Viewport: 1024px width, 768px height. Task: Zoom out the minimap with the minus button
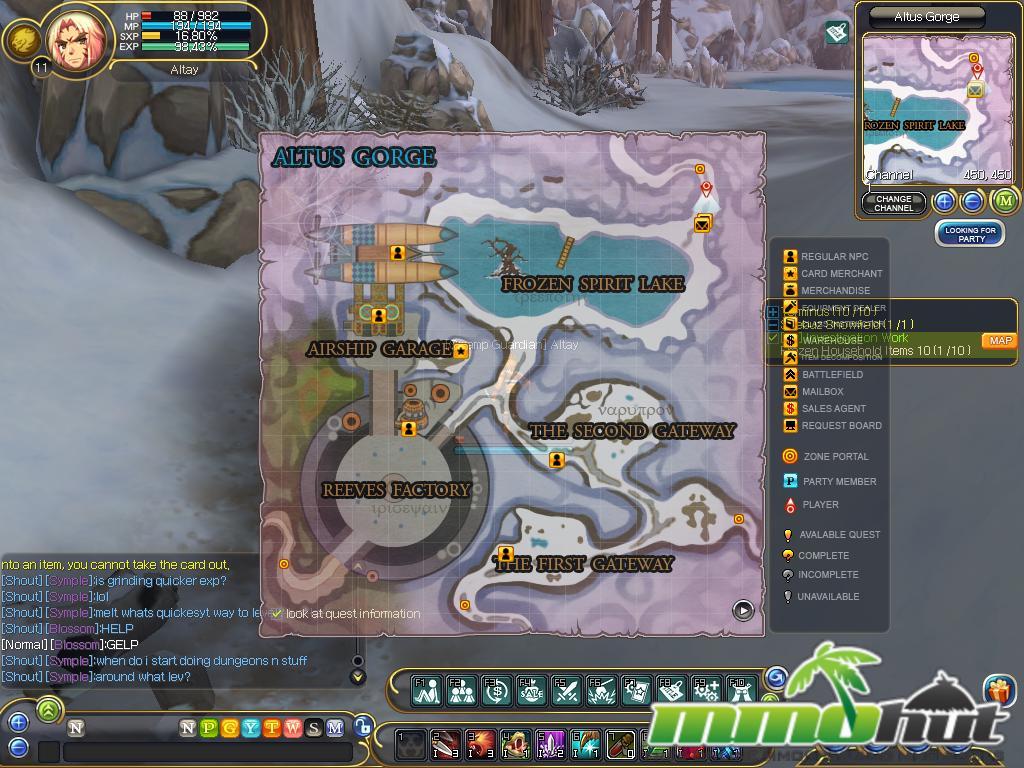(972, 201)
